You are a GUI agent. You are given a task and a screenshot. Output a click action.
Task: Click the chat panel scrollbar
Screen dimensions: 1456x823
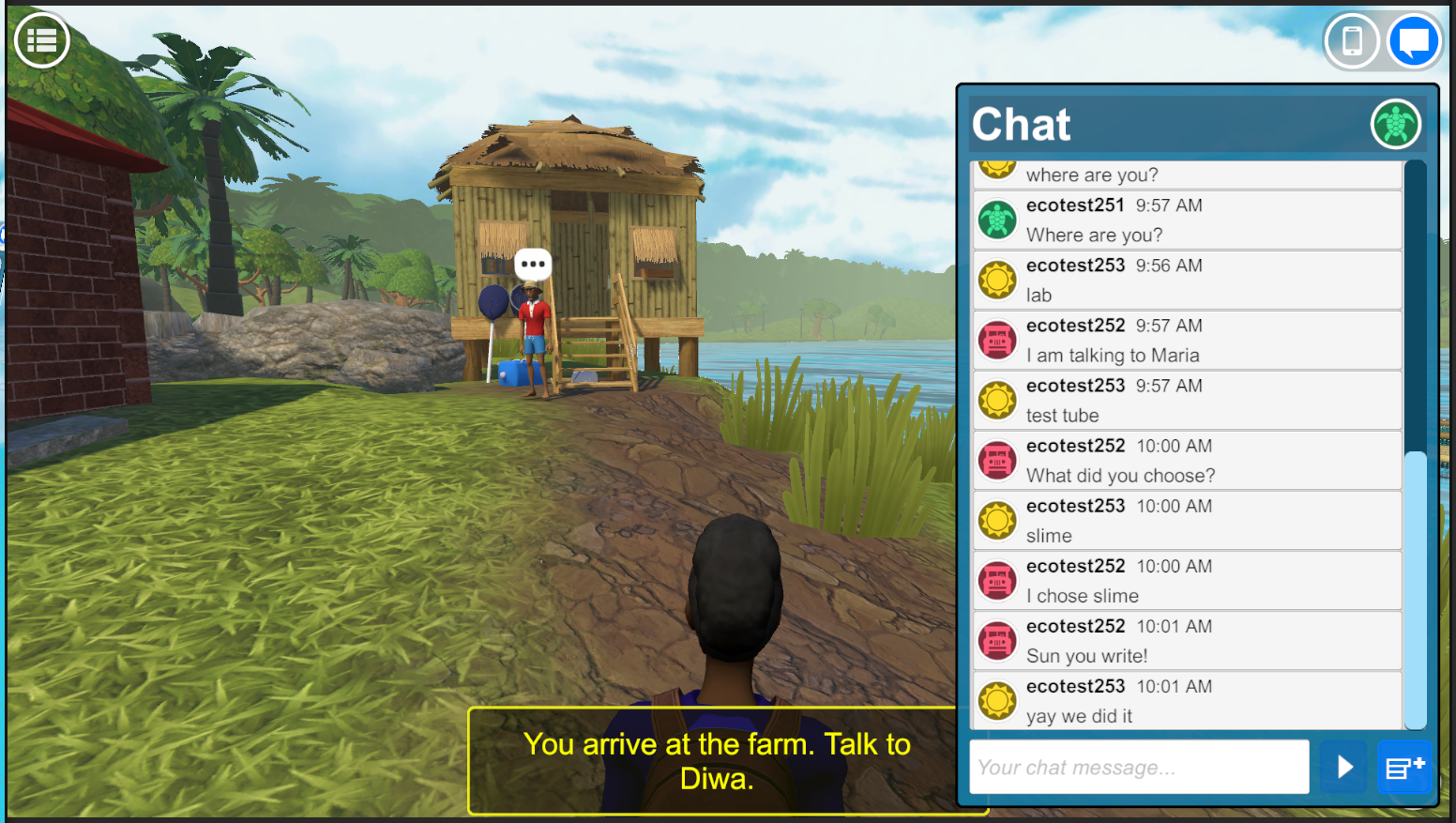pos(1415,591)
